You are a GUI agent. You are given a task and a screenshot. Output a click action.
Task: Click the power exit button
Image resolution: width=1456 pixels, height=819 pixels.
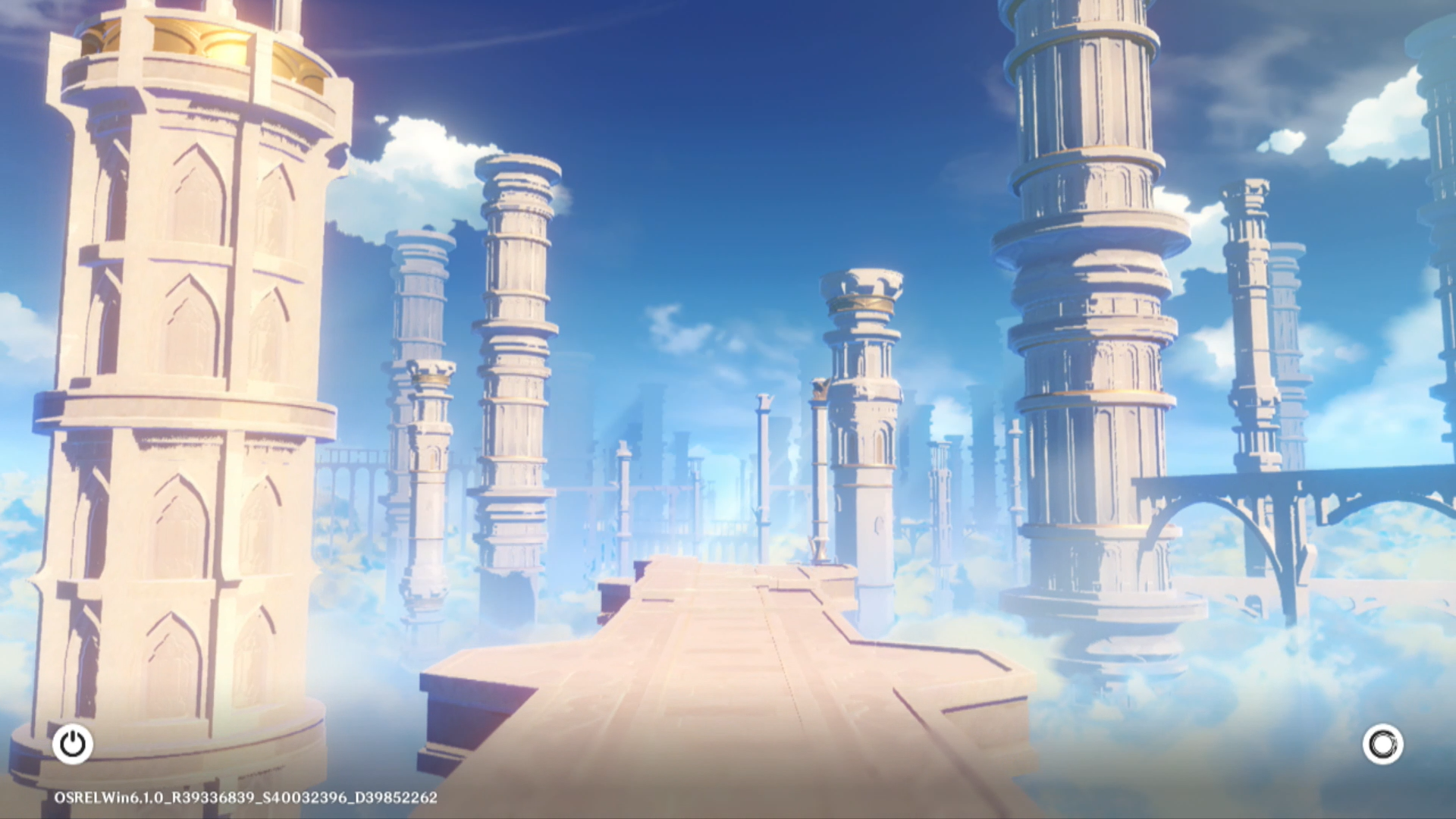[73, 744]
